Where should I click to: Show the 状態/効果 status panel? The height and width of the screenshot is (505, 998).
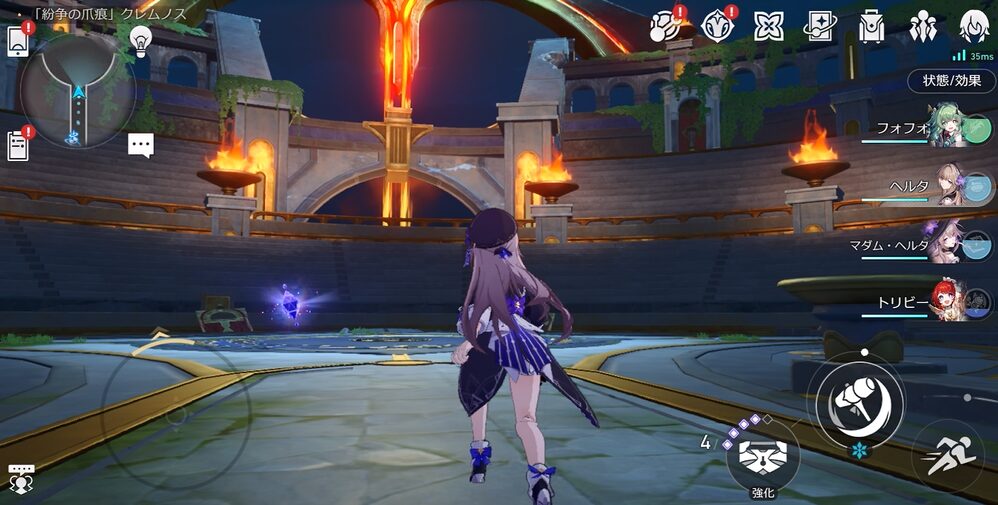coord(951,81)
